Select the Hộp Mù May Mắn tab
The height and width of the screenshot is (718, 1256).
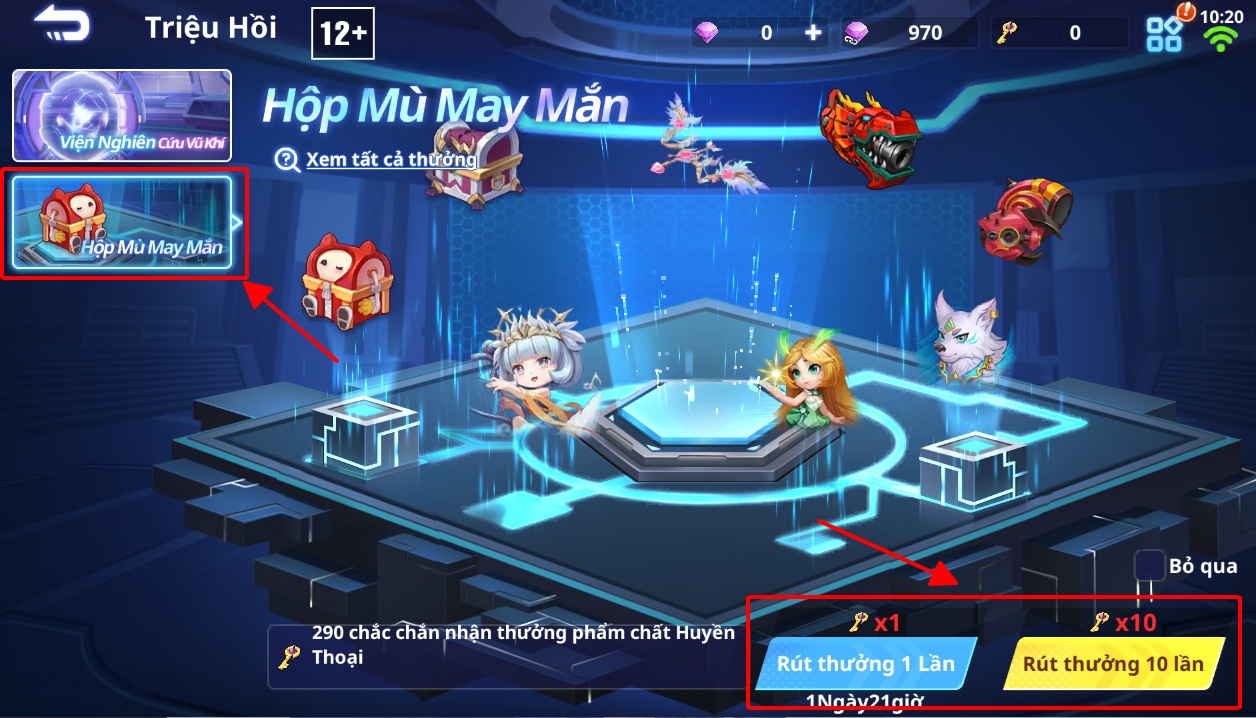click(122, 224)
